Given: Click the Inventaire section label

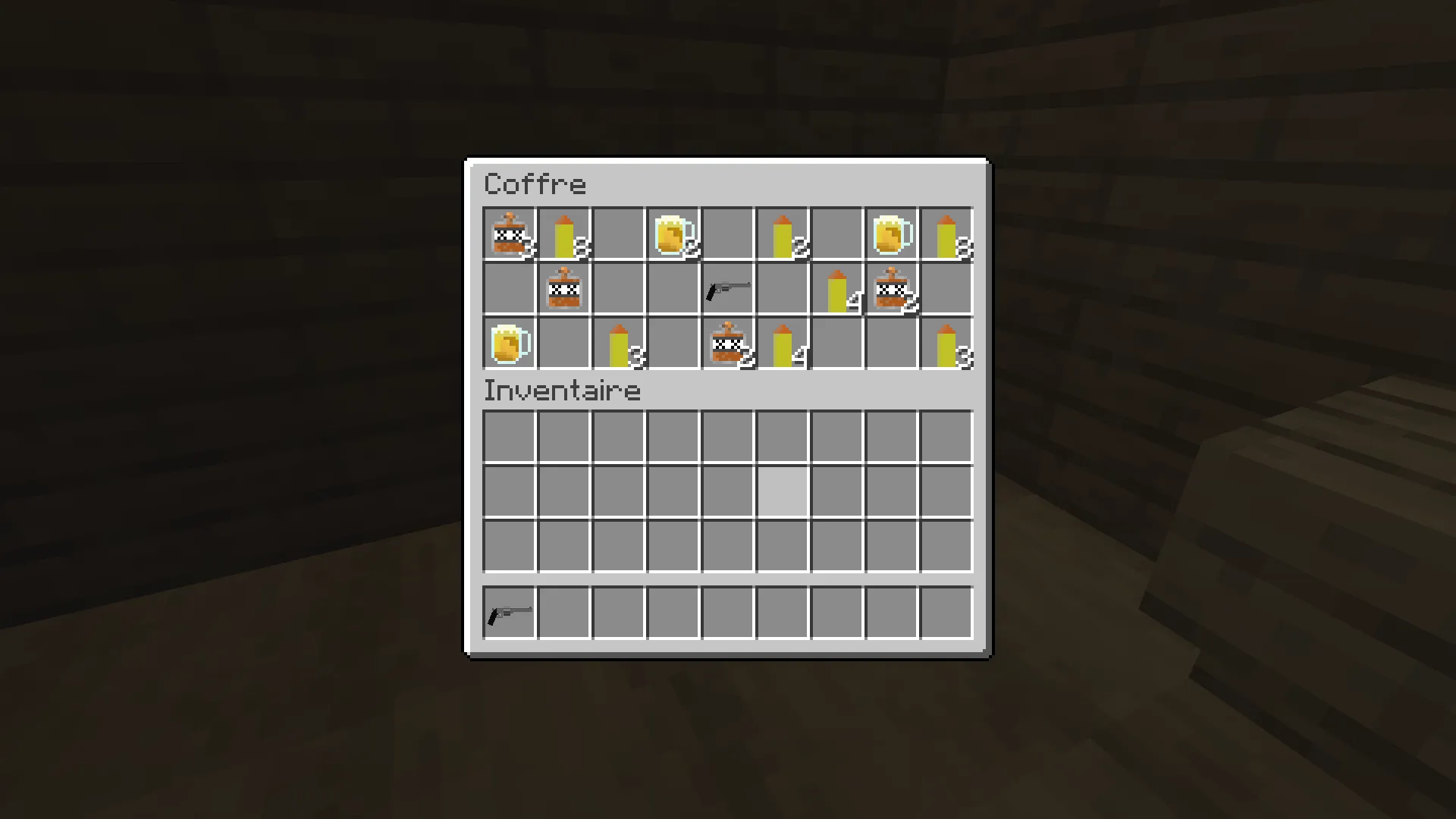Looking at the screenshot, I should (561, 390).
